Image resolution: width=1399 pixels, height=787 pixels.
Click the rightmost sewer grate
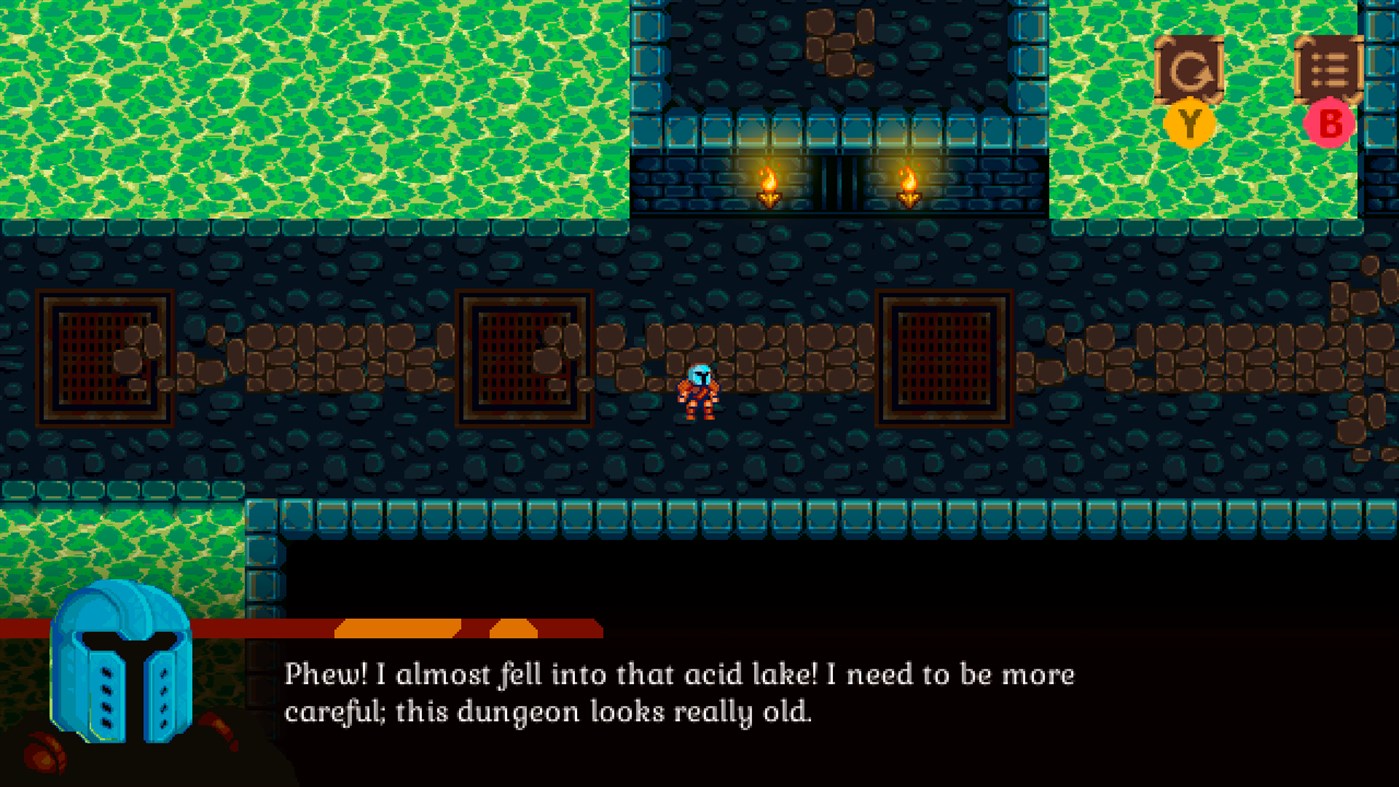(x=944, y=357)
